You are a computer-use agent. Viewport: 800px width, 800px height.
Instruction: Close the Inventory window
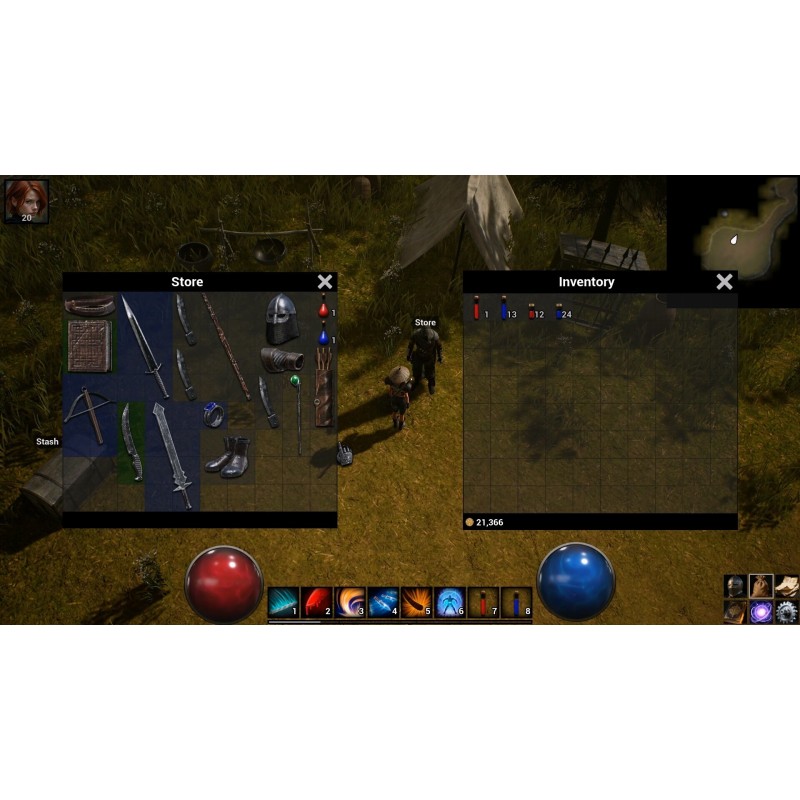[x=724, y=282]
